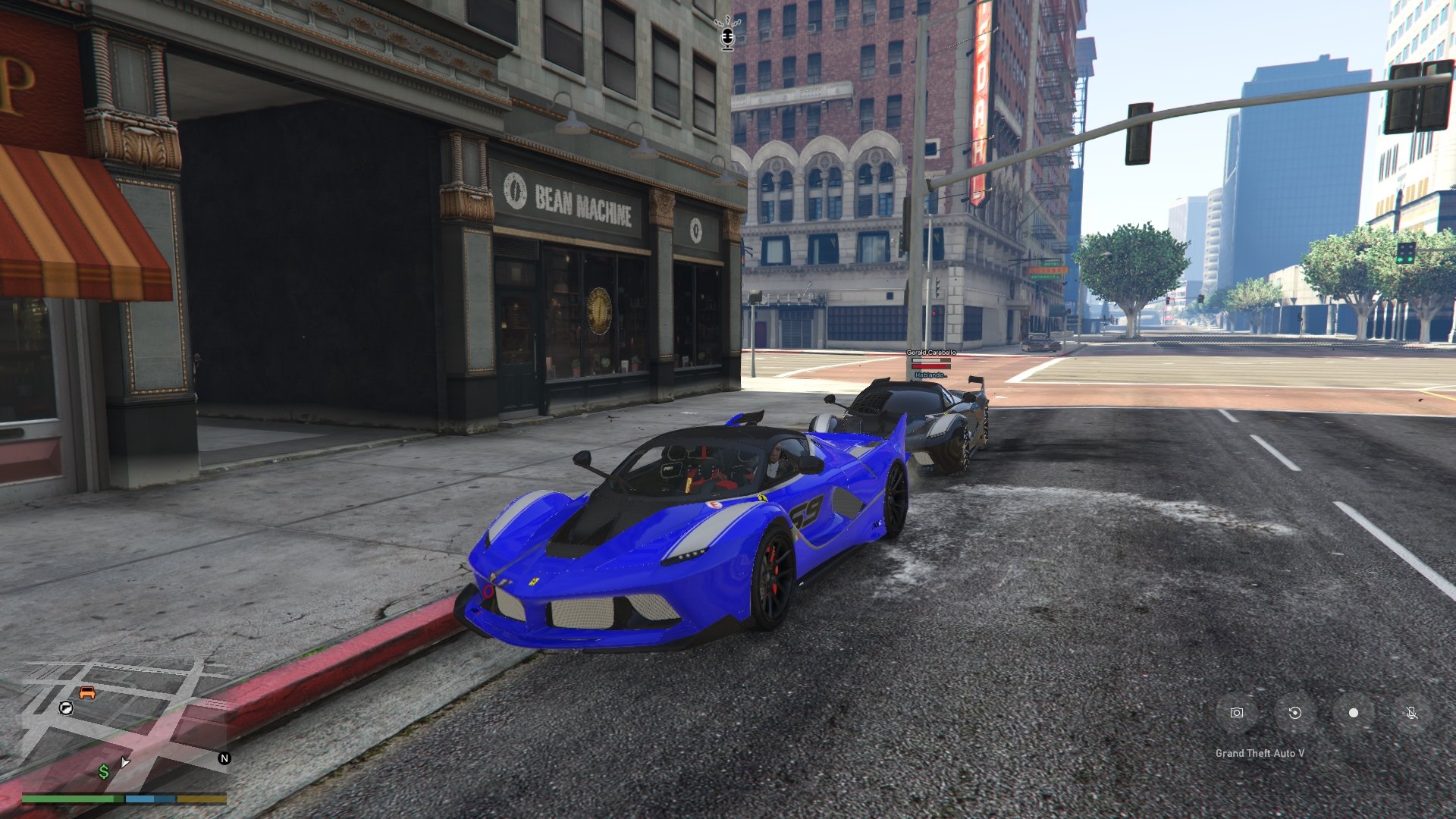
Task: Click the North indicator on the minimap
Action: tap(224, 758)
